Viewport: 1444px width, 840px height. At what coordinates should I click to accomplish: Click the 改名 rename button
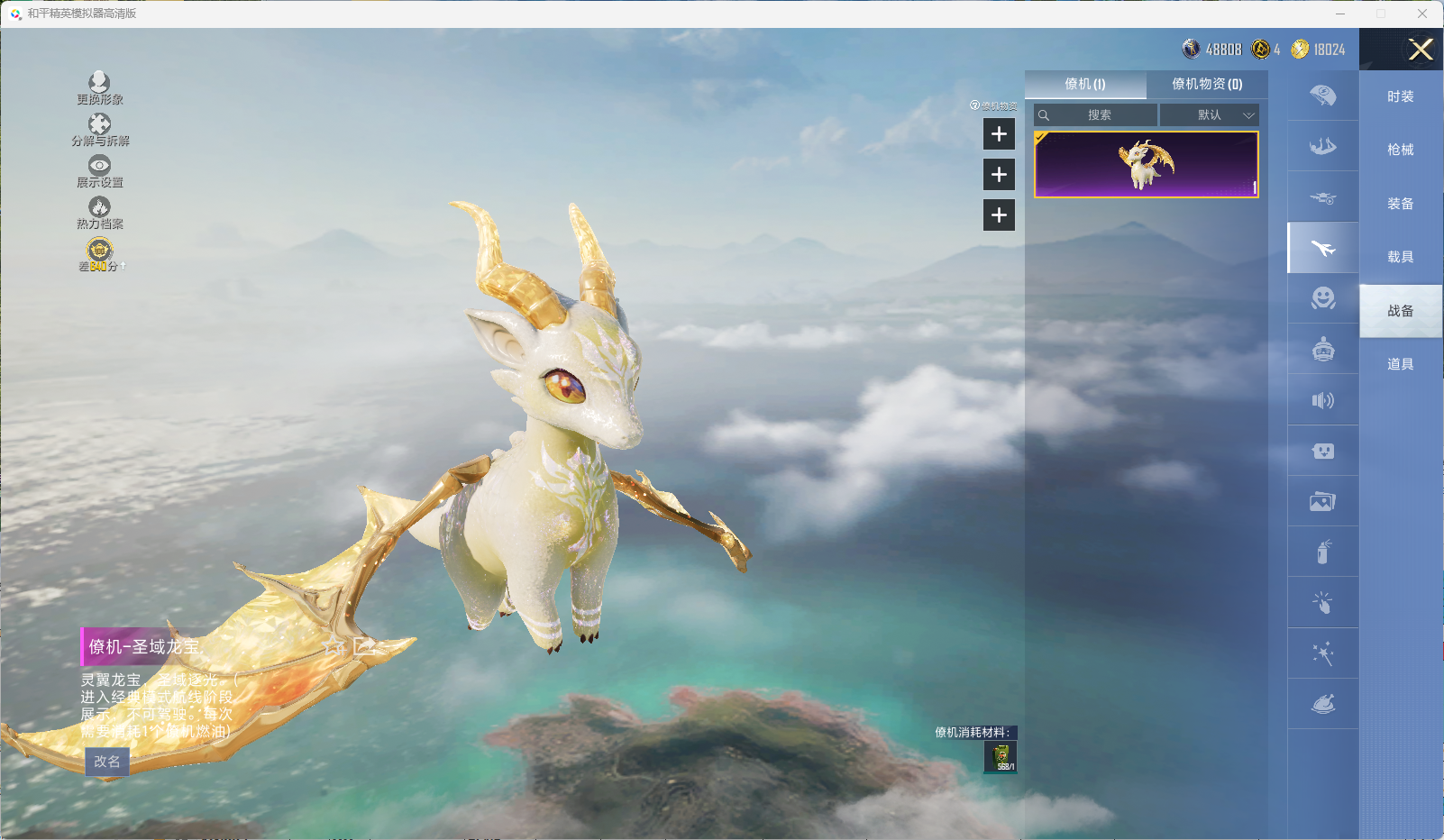pos(107,762)
